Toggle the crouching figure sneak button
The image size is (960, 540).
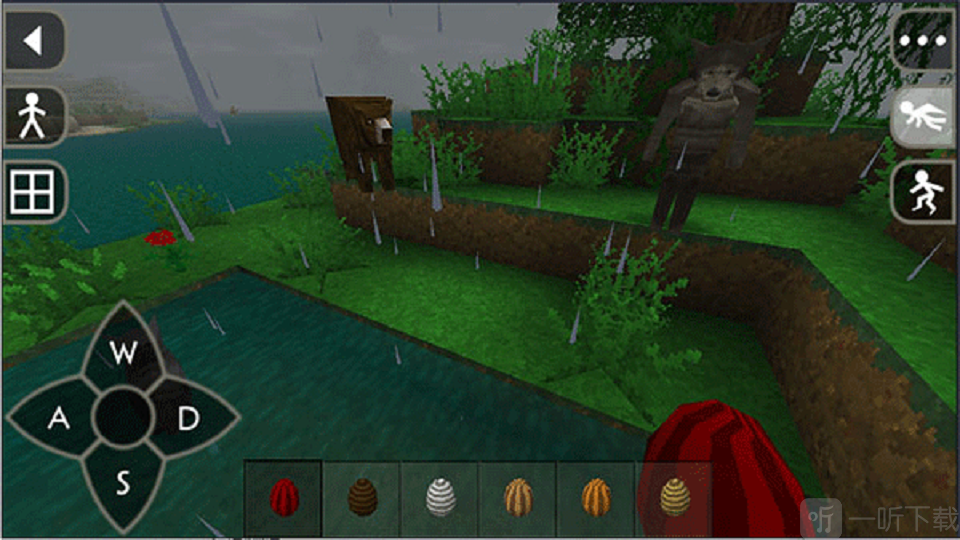(x=922, y=192)
